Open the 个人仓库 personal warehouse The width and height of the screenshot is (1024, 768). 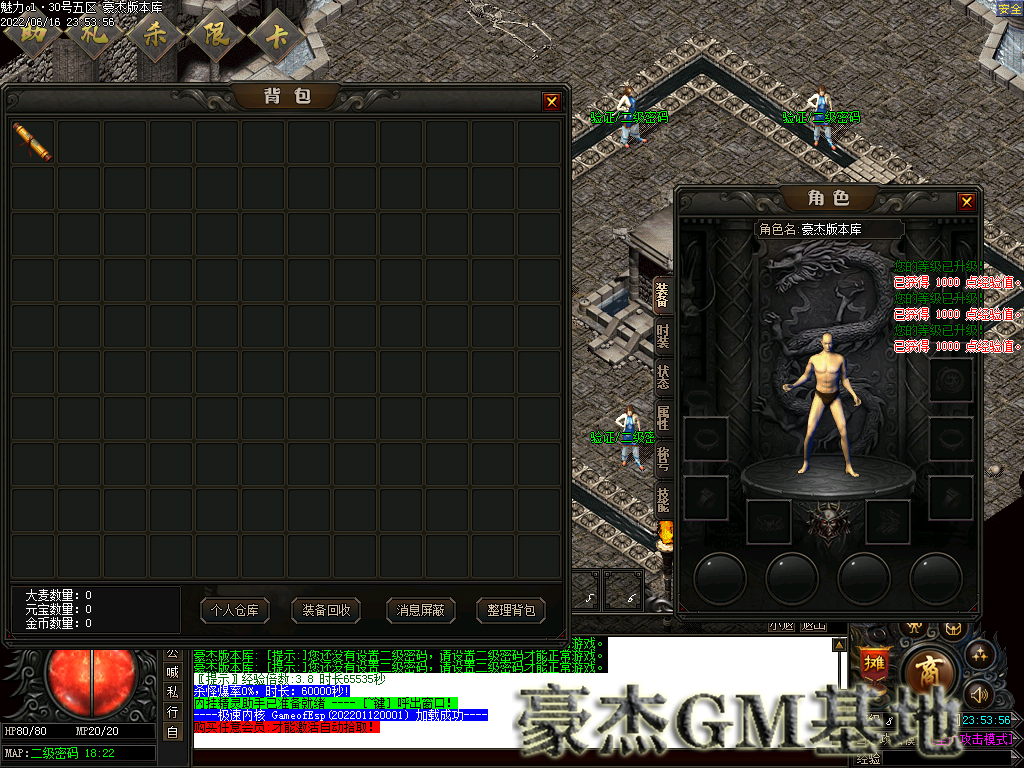pyautogui.click(x=235, y=610)
